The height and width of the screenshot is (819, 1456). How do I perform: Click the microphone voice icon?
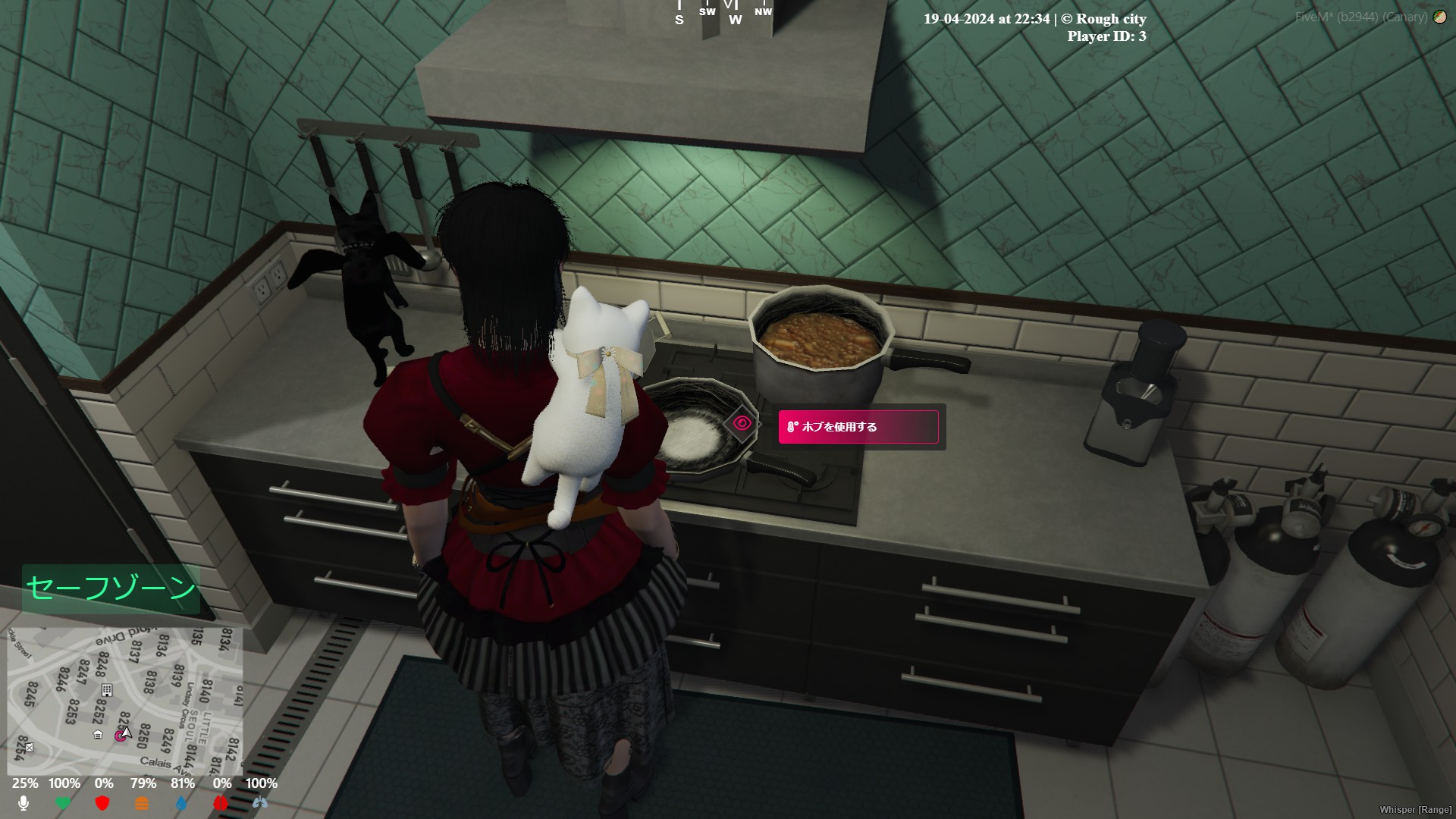(x=24, y=803)
